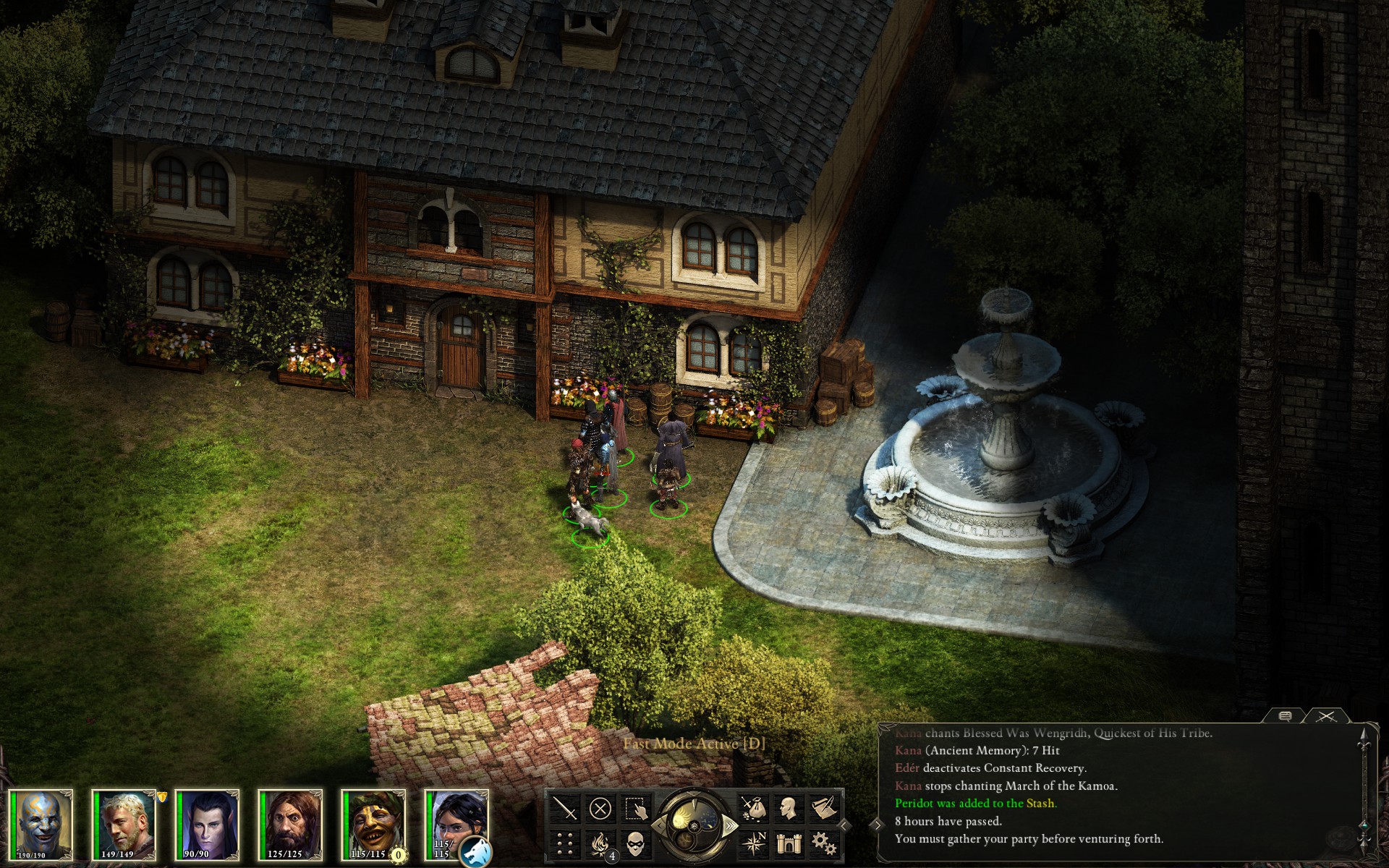Rest using the campfire icon
1389x868 pixels.
point(600,843)
